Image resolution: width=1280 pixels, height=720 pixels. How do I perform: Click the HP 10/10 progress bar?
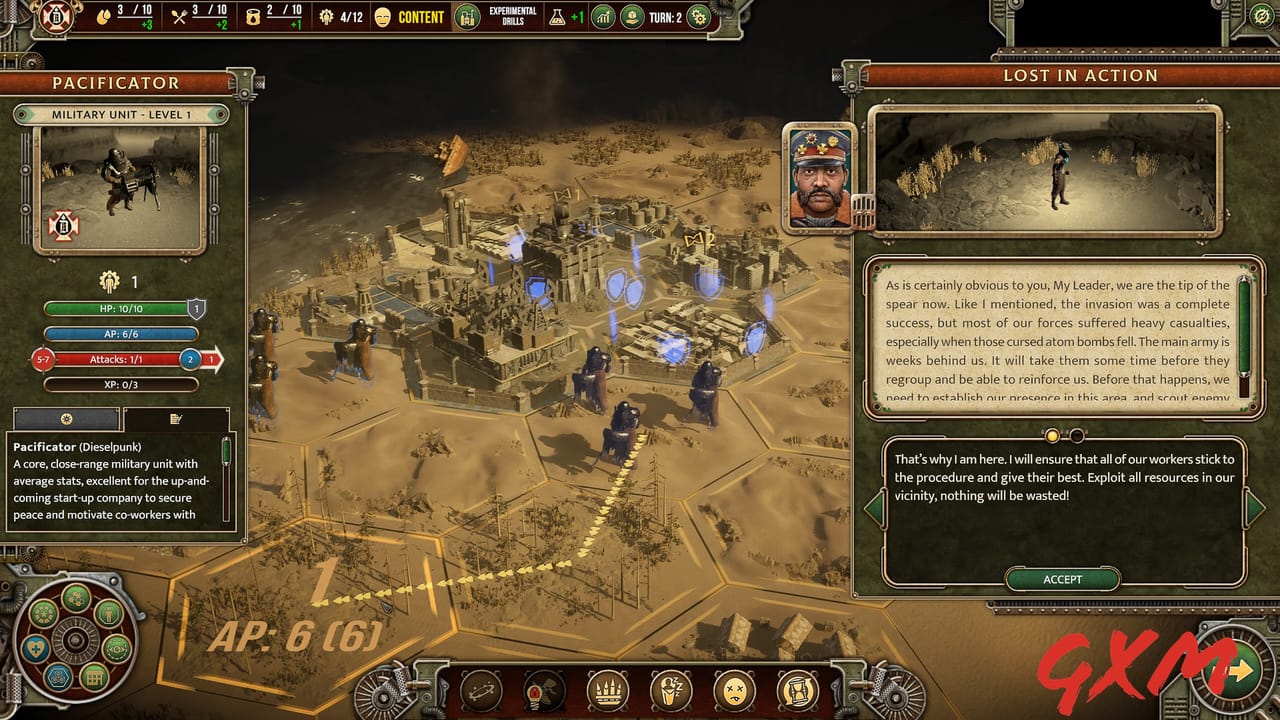118,307
